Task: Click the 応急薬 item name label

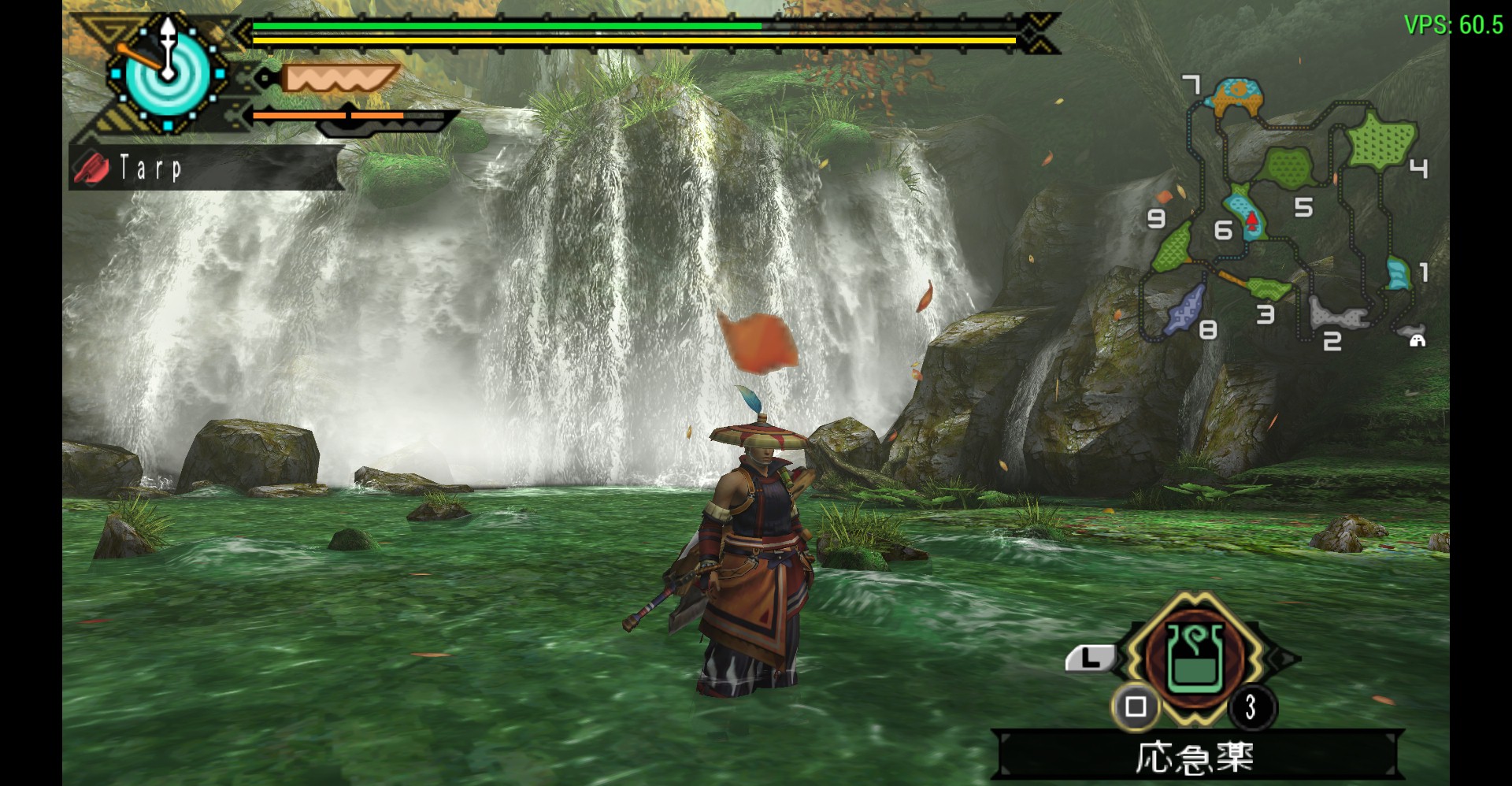Action: pos(1195,757)
